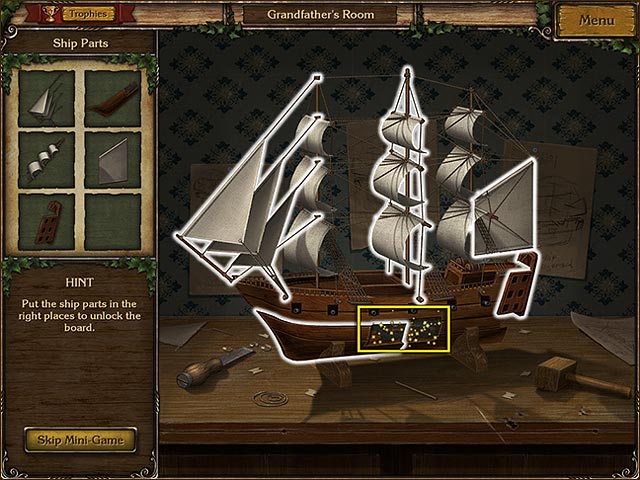
Task: Select the triangular jib sails part
Action: (x=46, y=97)
